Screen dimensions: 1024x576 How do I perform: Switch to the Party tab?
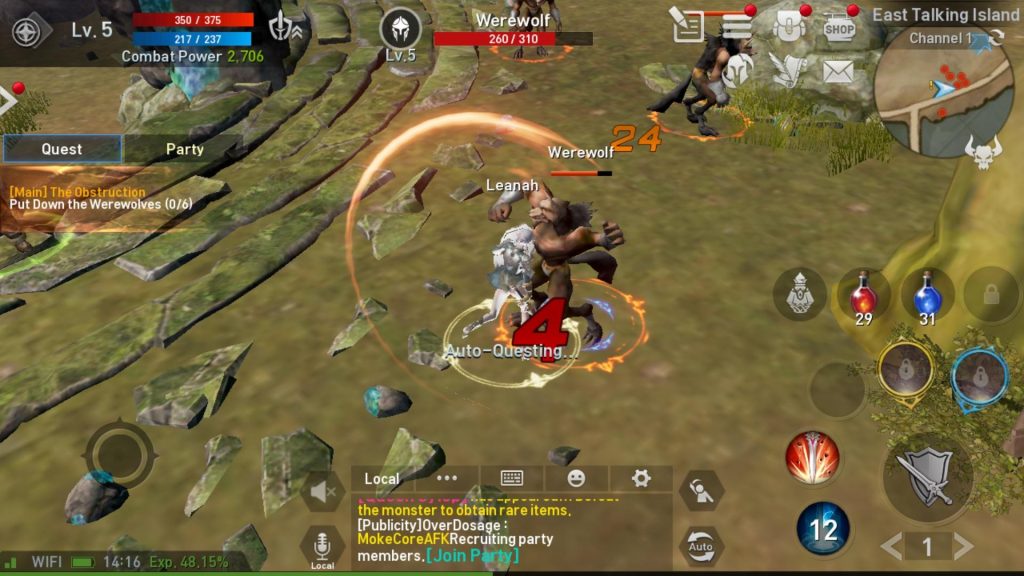point(184,149)
